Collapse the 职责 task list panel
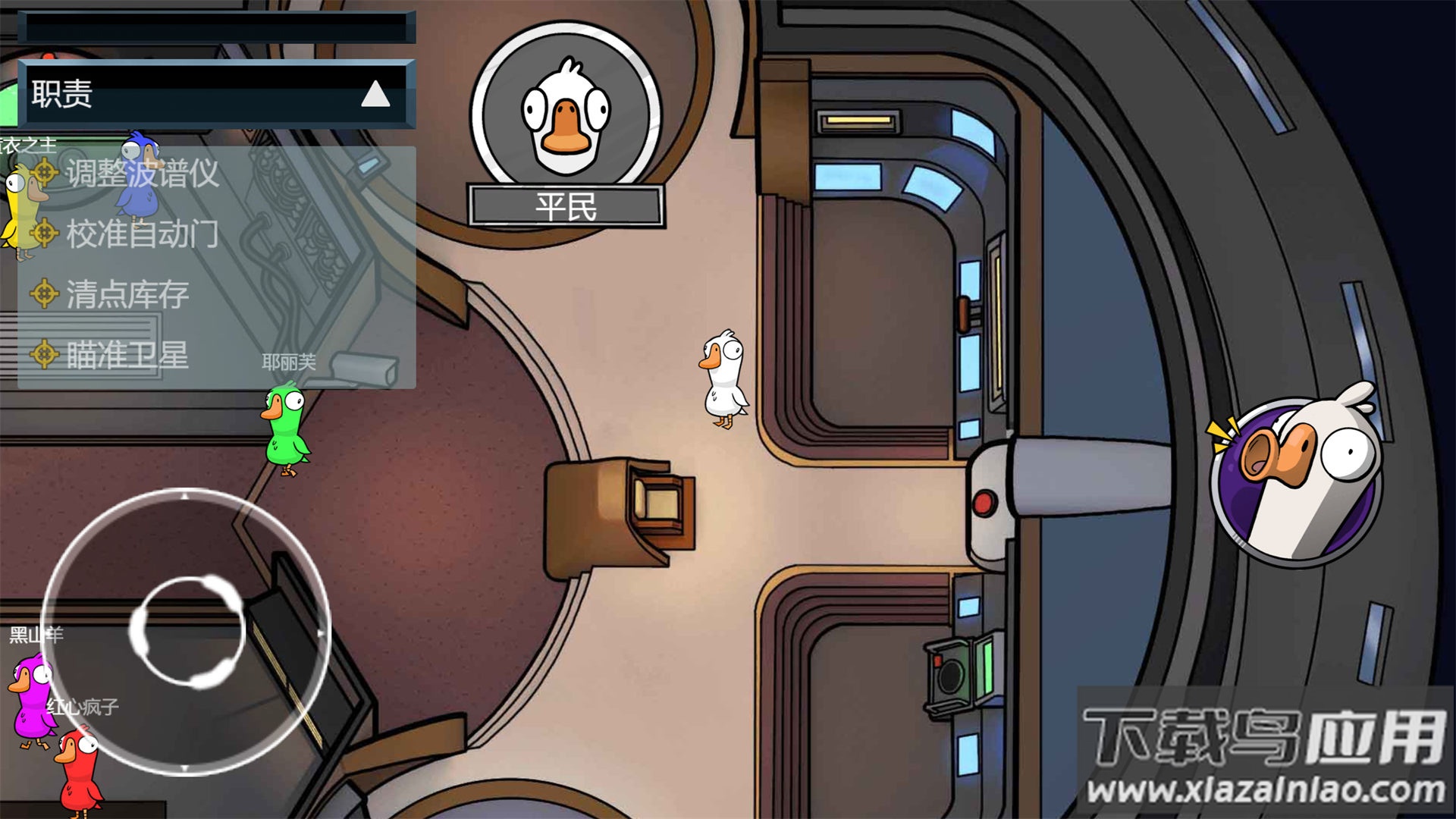1456x819 pixels. tap(375, 95)
